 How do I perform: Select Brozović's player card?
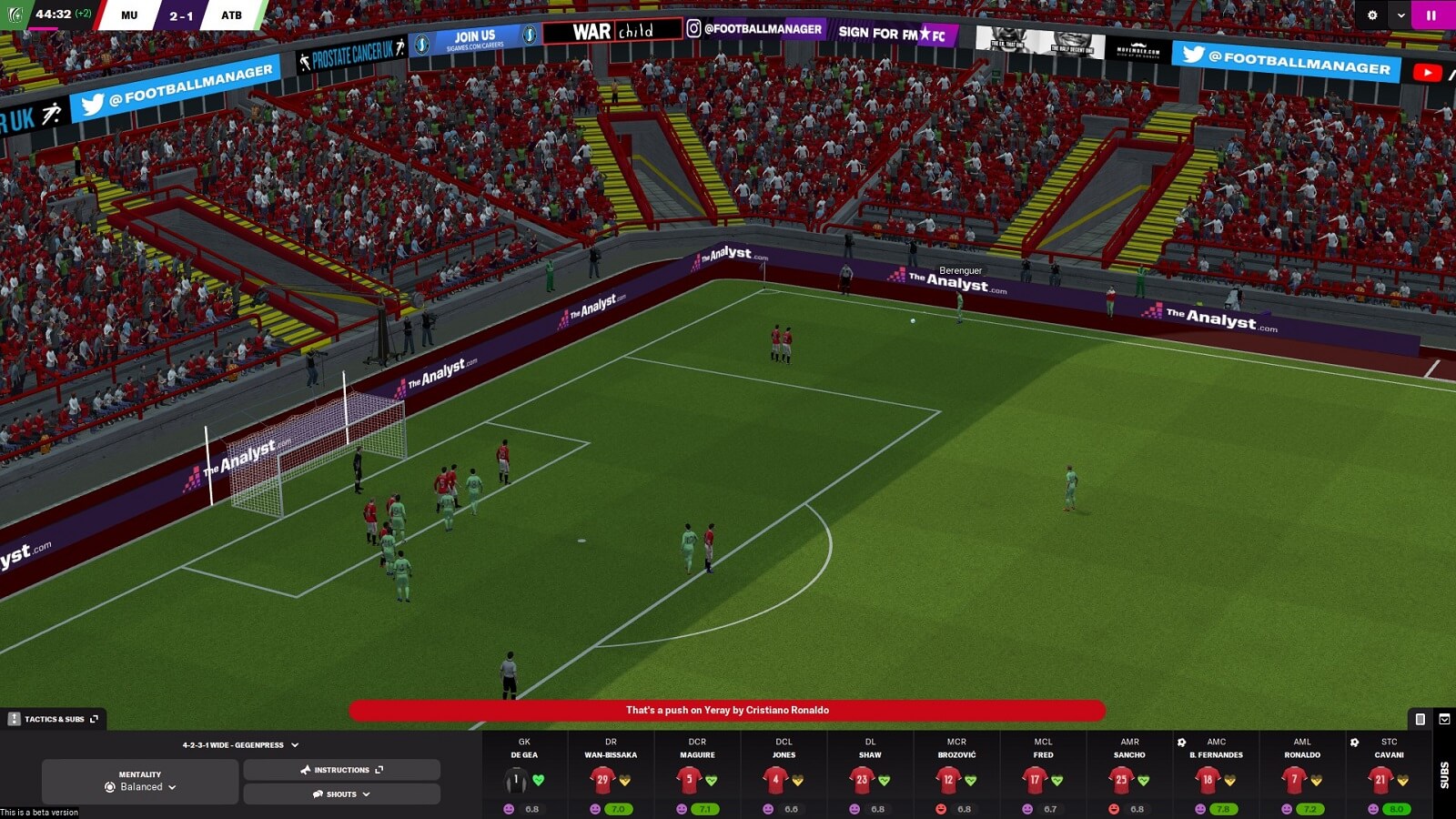point(948,779)
